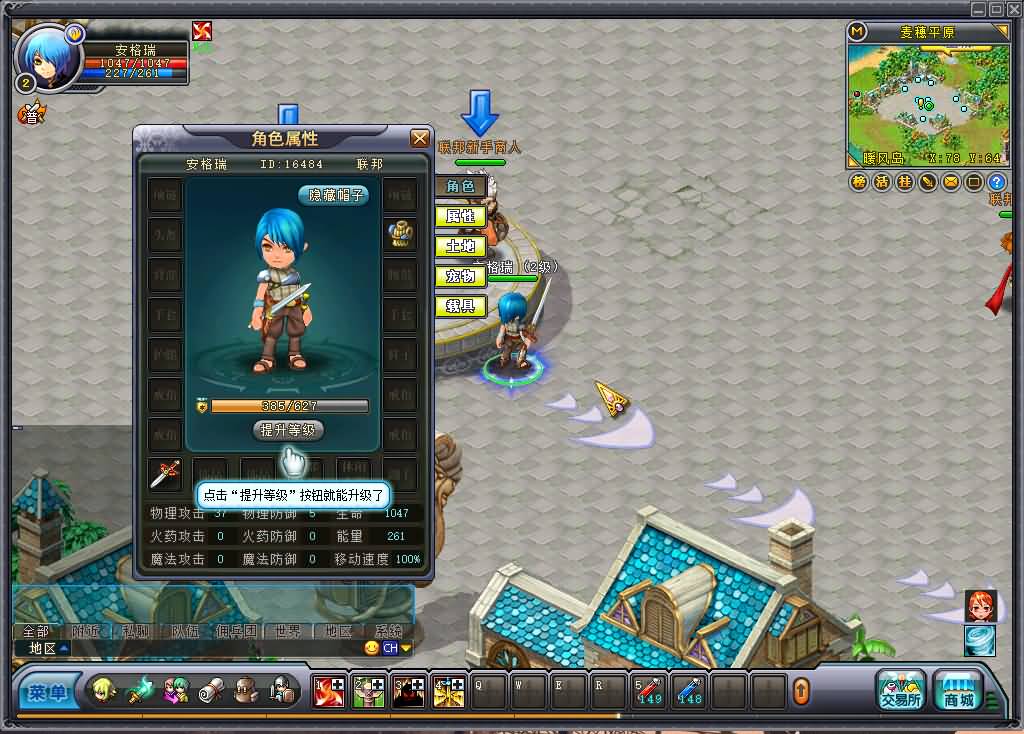Close the 角色属性 character window

[420, 138]
